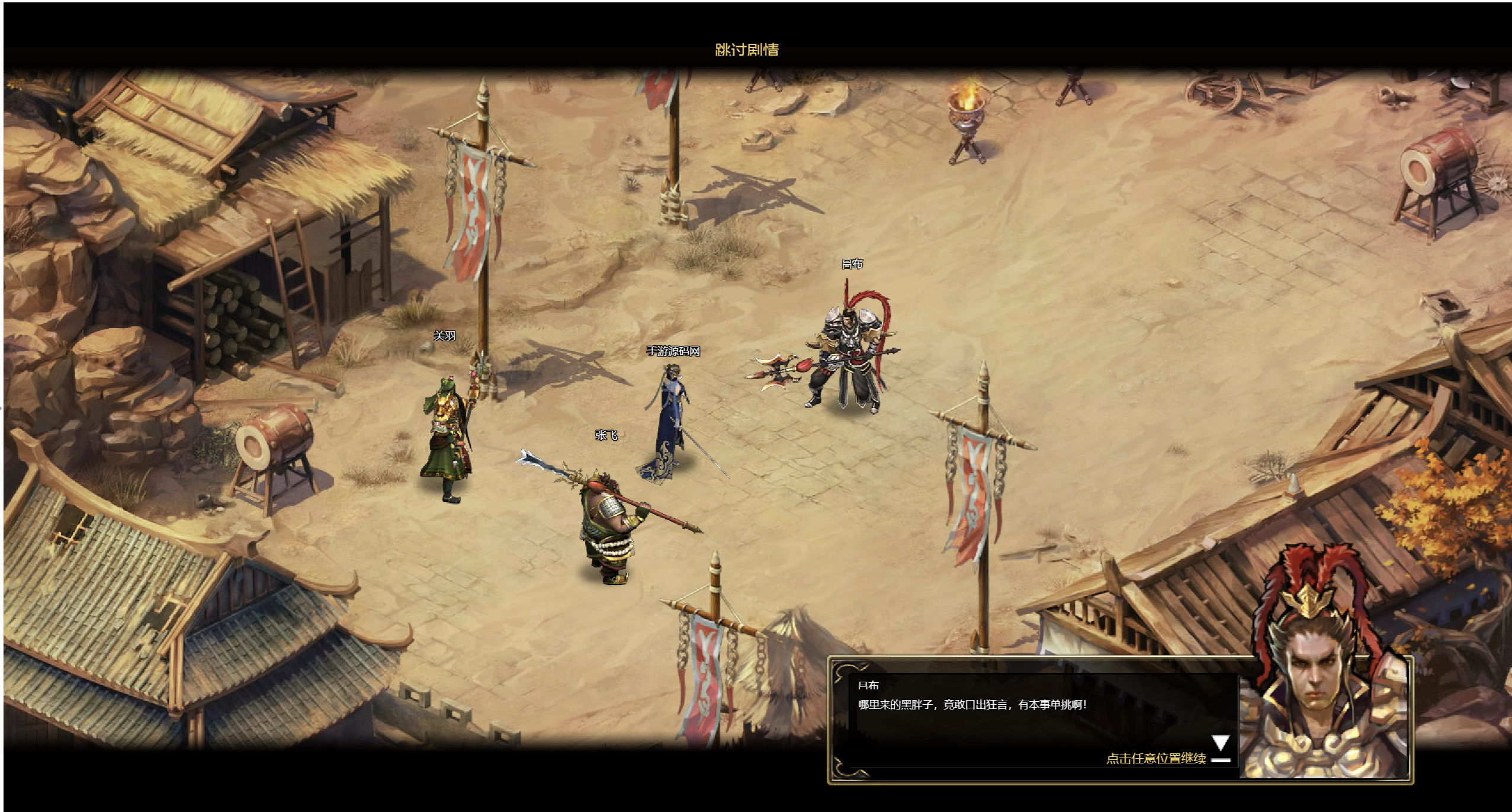Skip the cutscene via 跳过剧情
1512x812 pixels.
click(x=746, y=50)
